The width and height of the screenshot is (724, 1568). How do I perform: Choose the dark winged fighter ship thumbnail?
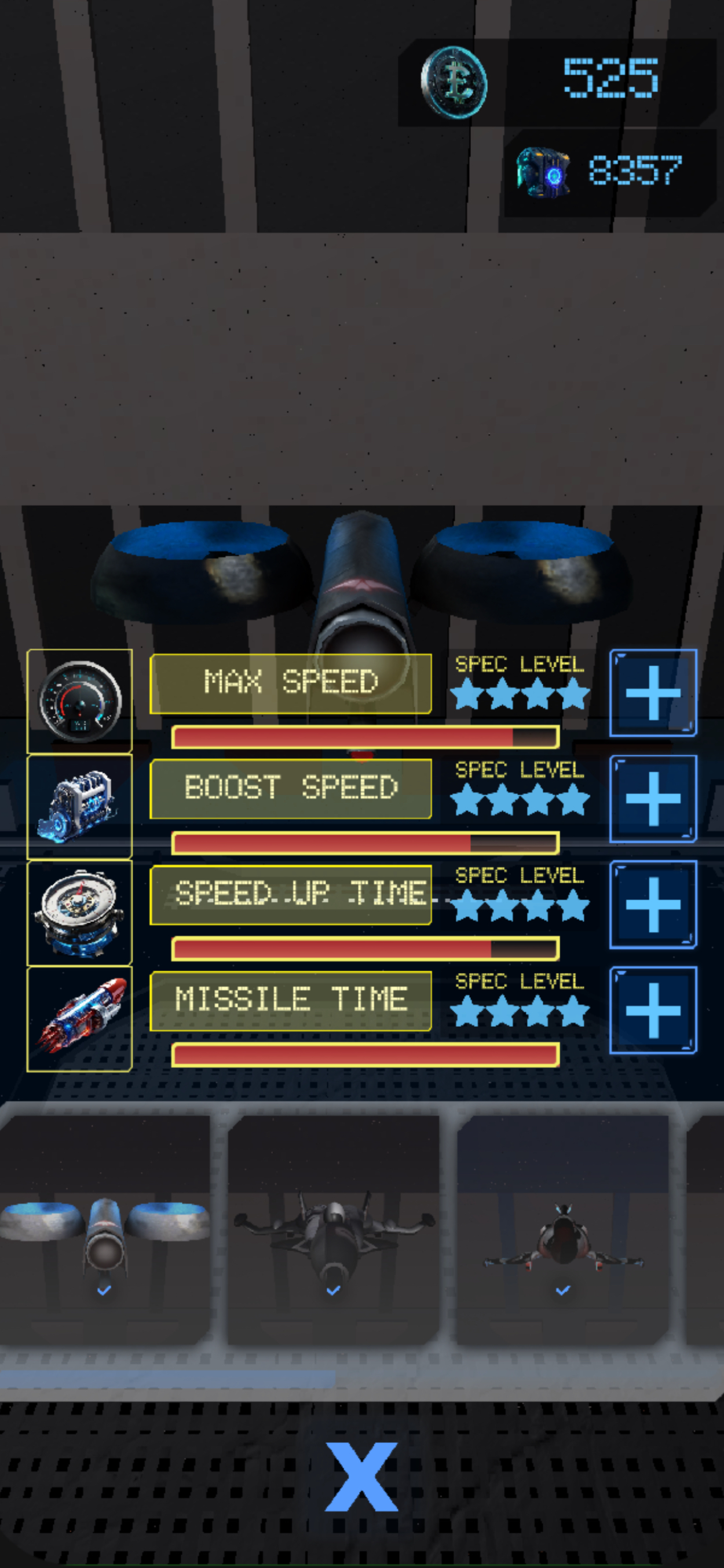(333, 1231)
